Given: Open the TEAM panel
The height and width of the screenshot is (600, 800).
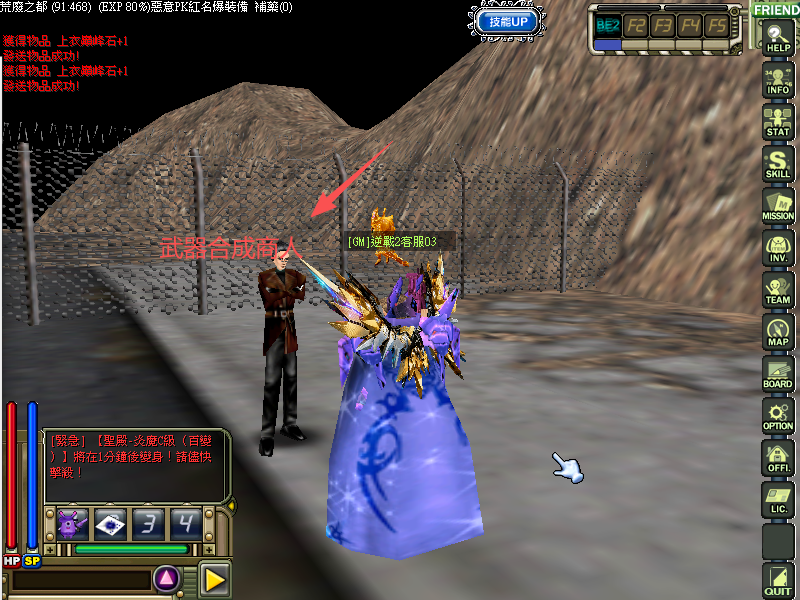Looking at the screenshot, I should pos(778,291).
